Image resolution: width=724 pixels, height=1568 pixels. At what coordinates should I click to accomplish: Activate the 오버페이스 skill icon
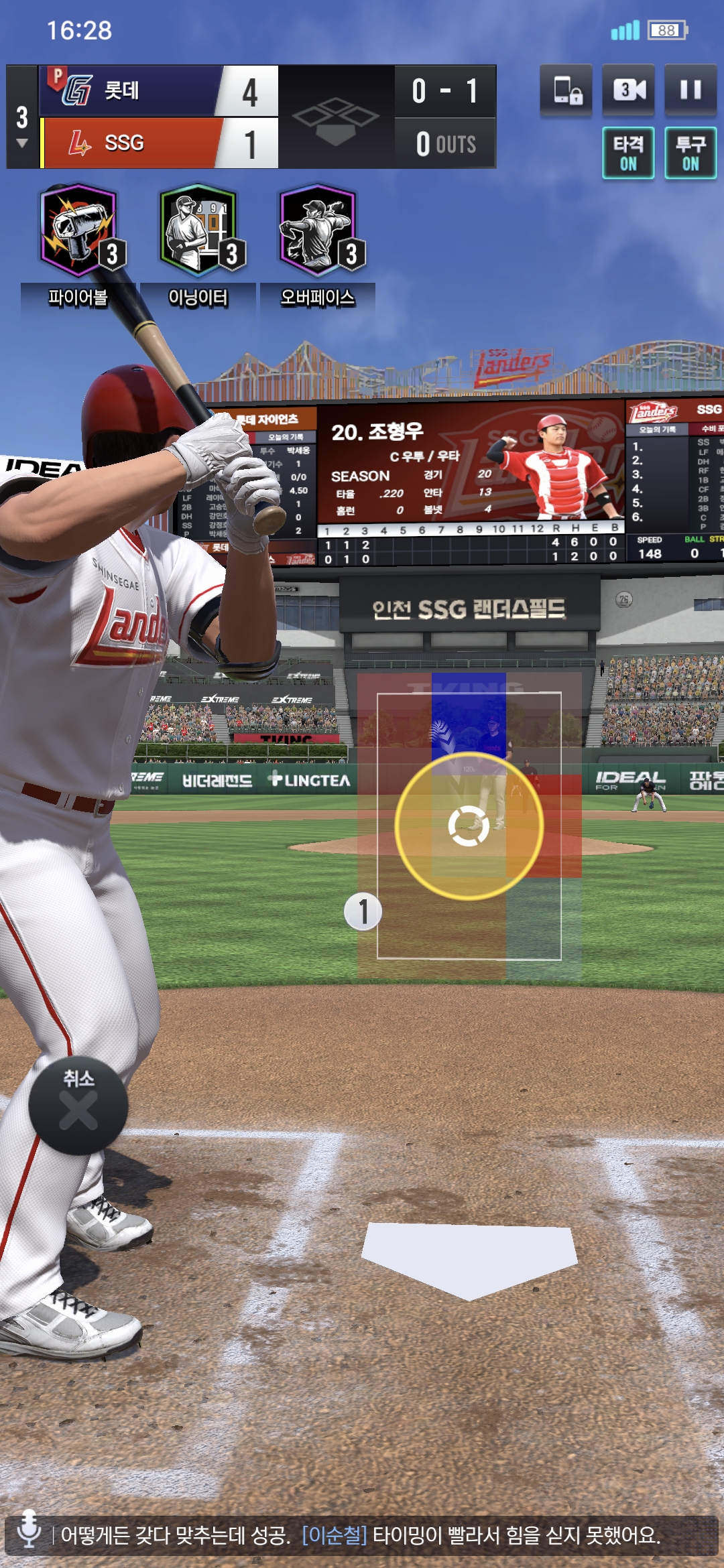[318, 231]
